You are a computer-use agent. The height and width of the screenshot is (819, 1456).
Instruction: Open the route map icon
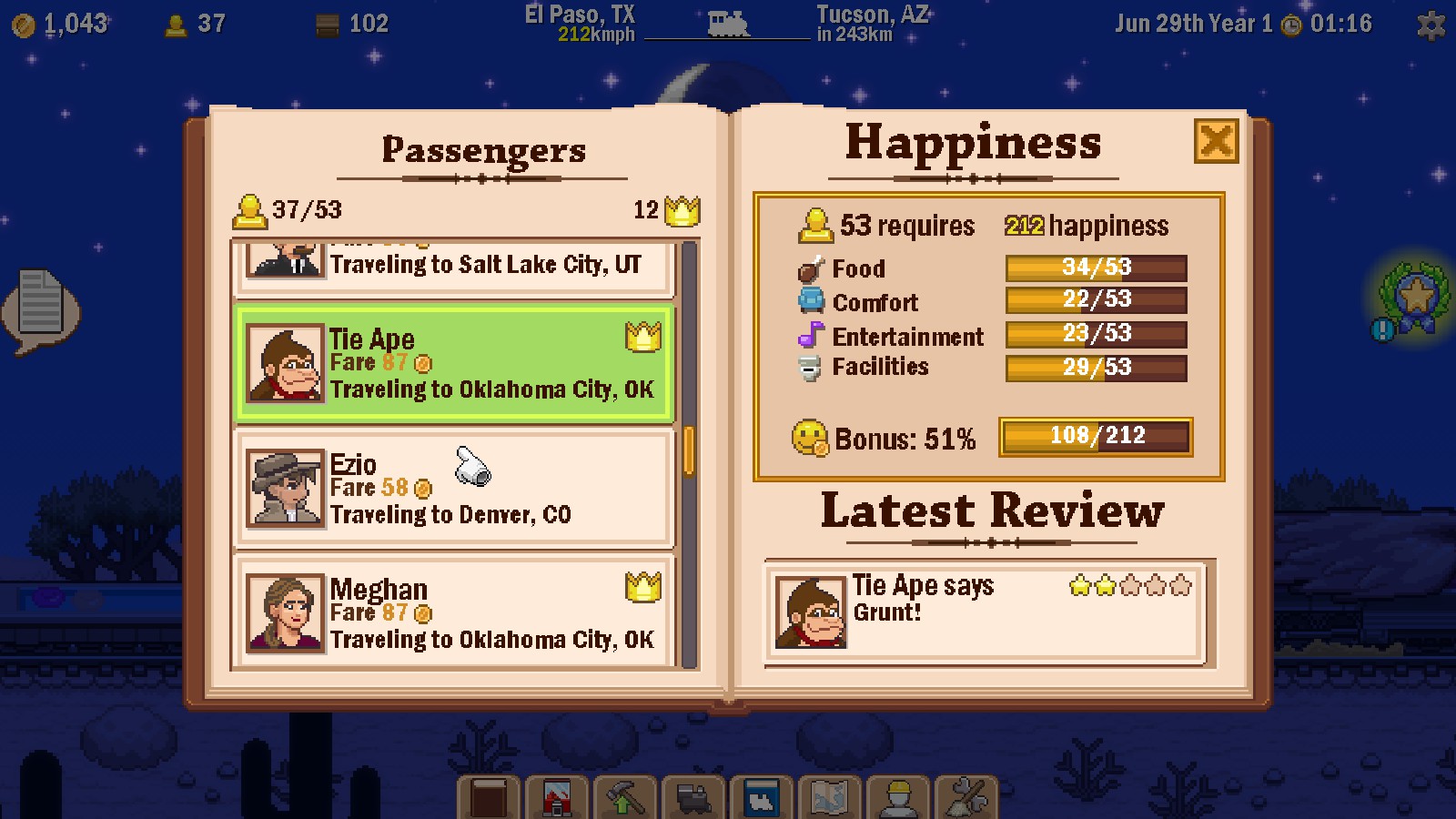pos(829,796)
